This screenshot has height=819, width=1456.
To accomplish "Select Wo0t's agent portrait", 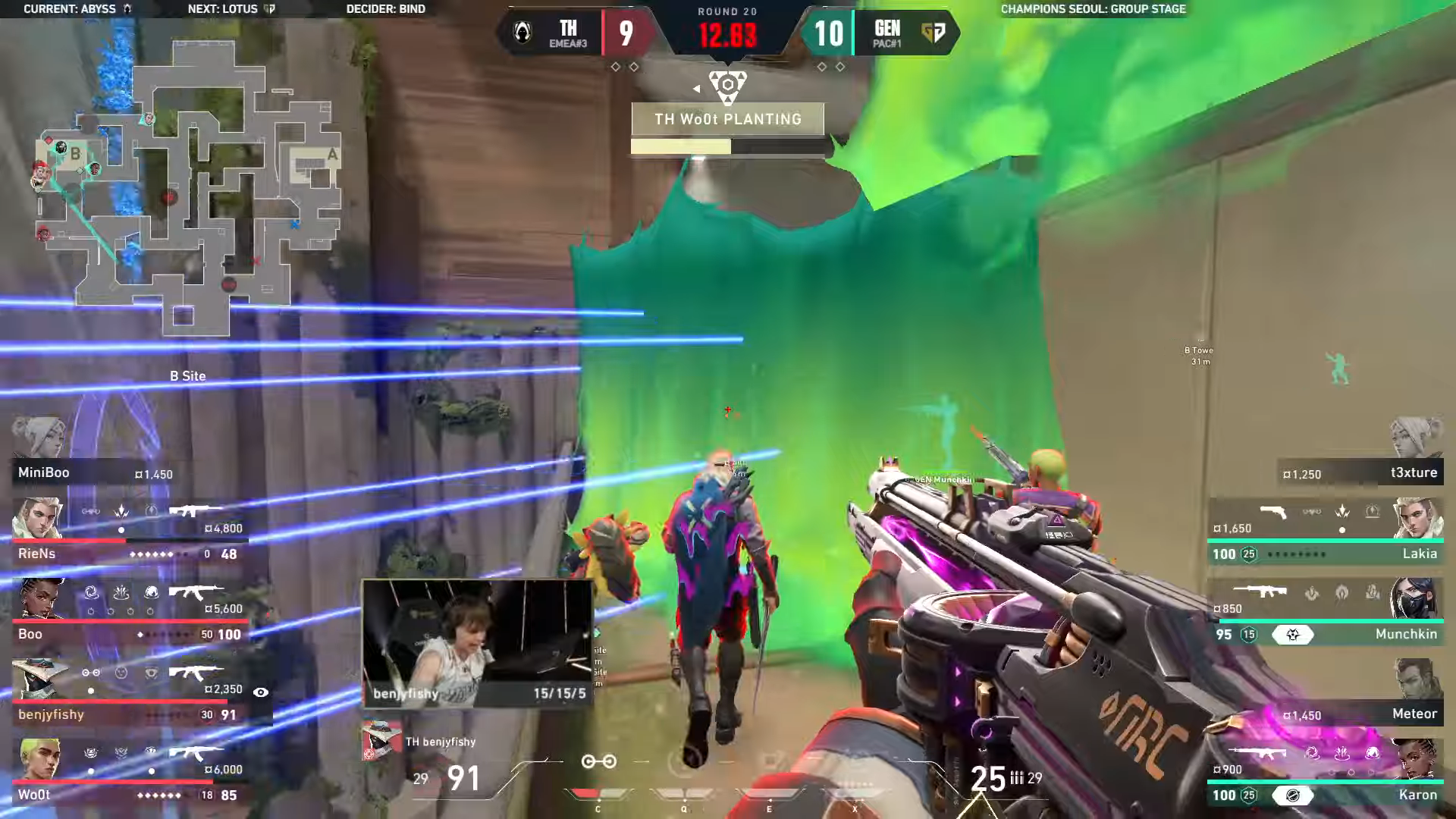I will tap(38, 758).
